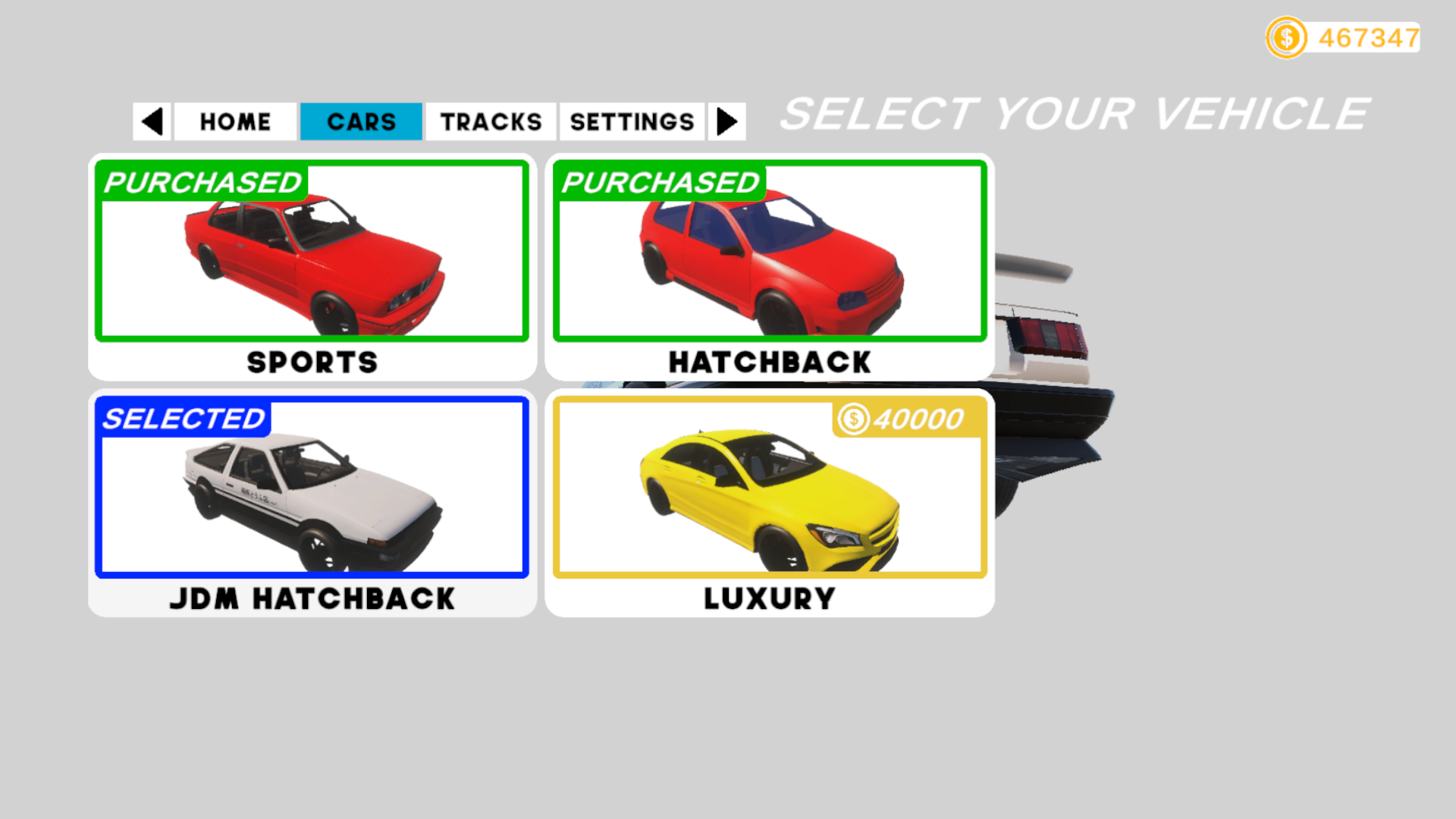Toggle selection of the JDM Hatchback
This screenshot has height=819, width=1456.
coord(311,493)
